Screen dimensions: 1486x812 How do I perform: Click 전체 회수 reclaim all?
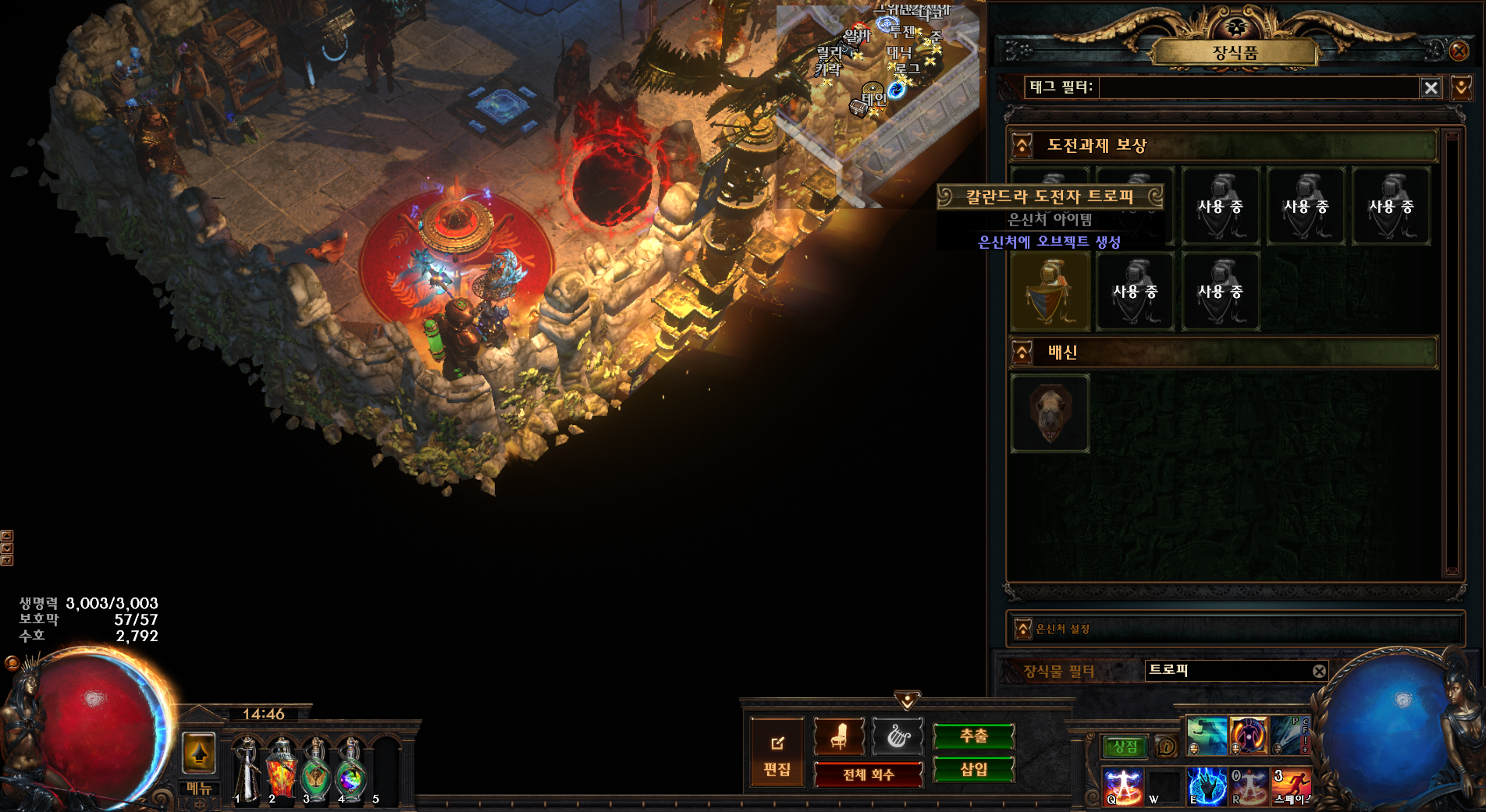(868, 775)
